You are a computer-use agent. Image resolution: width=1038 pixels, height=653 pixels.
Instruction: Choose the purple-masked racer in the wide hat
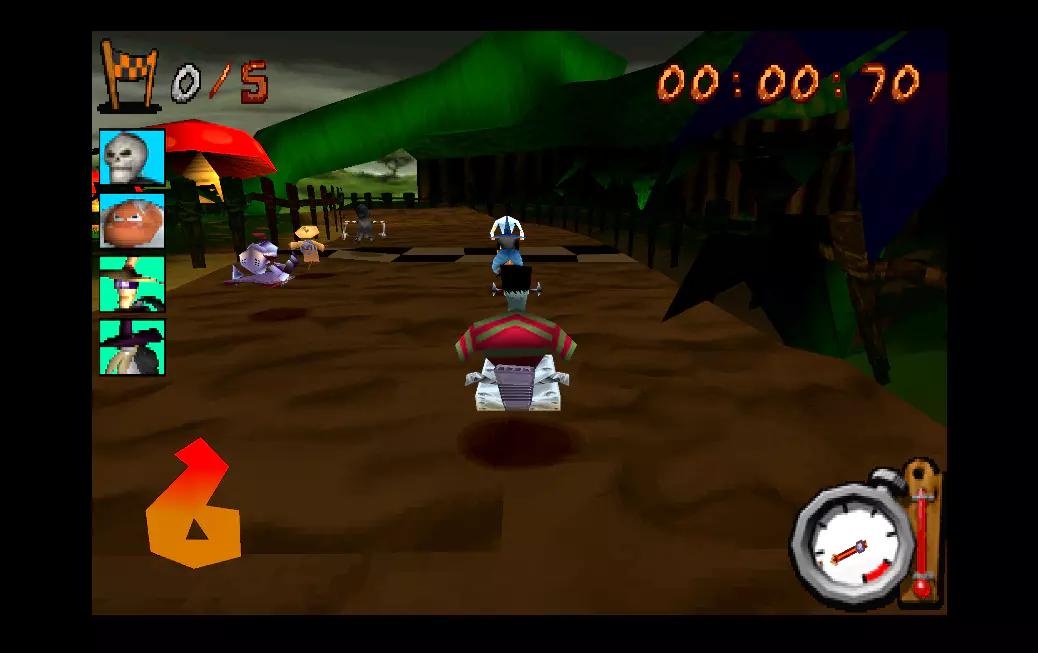[131, 284]
